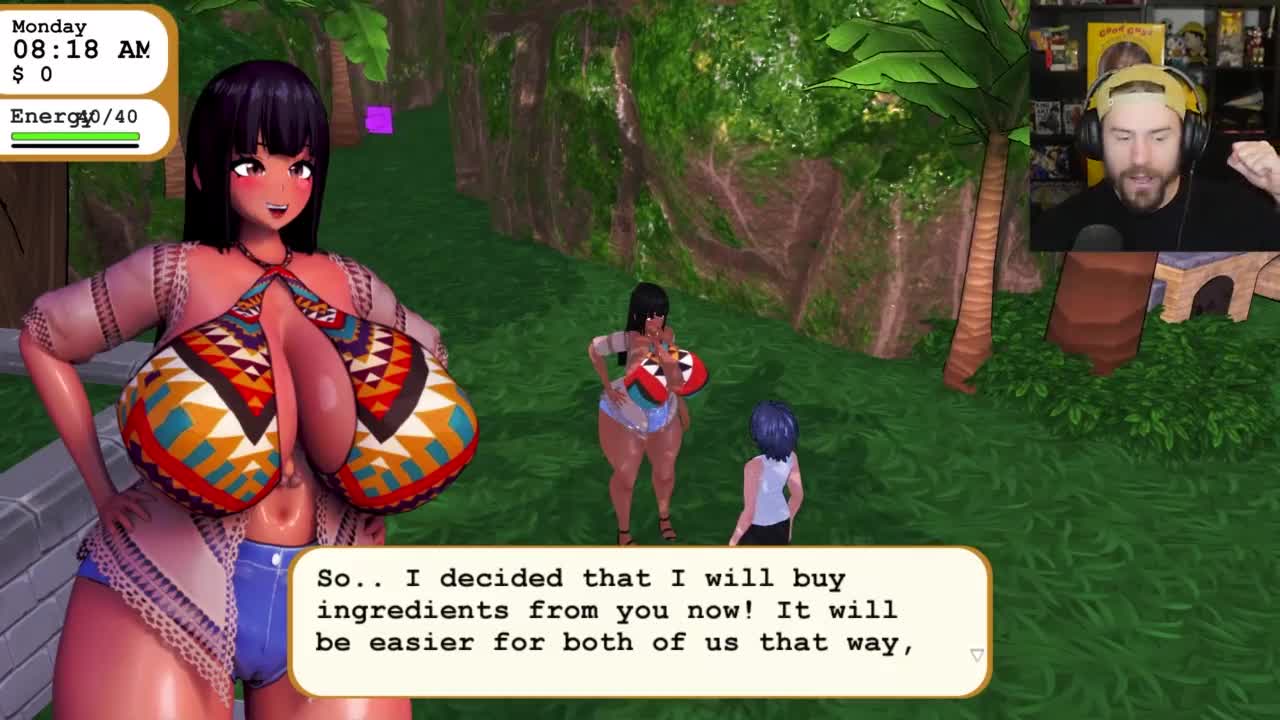Click the dialogue box to continue
This screenshot has height=720, width=1280.
640,620
